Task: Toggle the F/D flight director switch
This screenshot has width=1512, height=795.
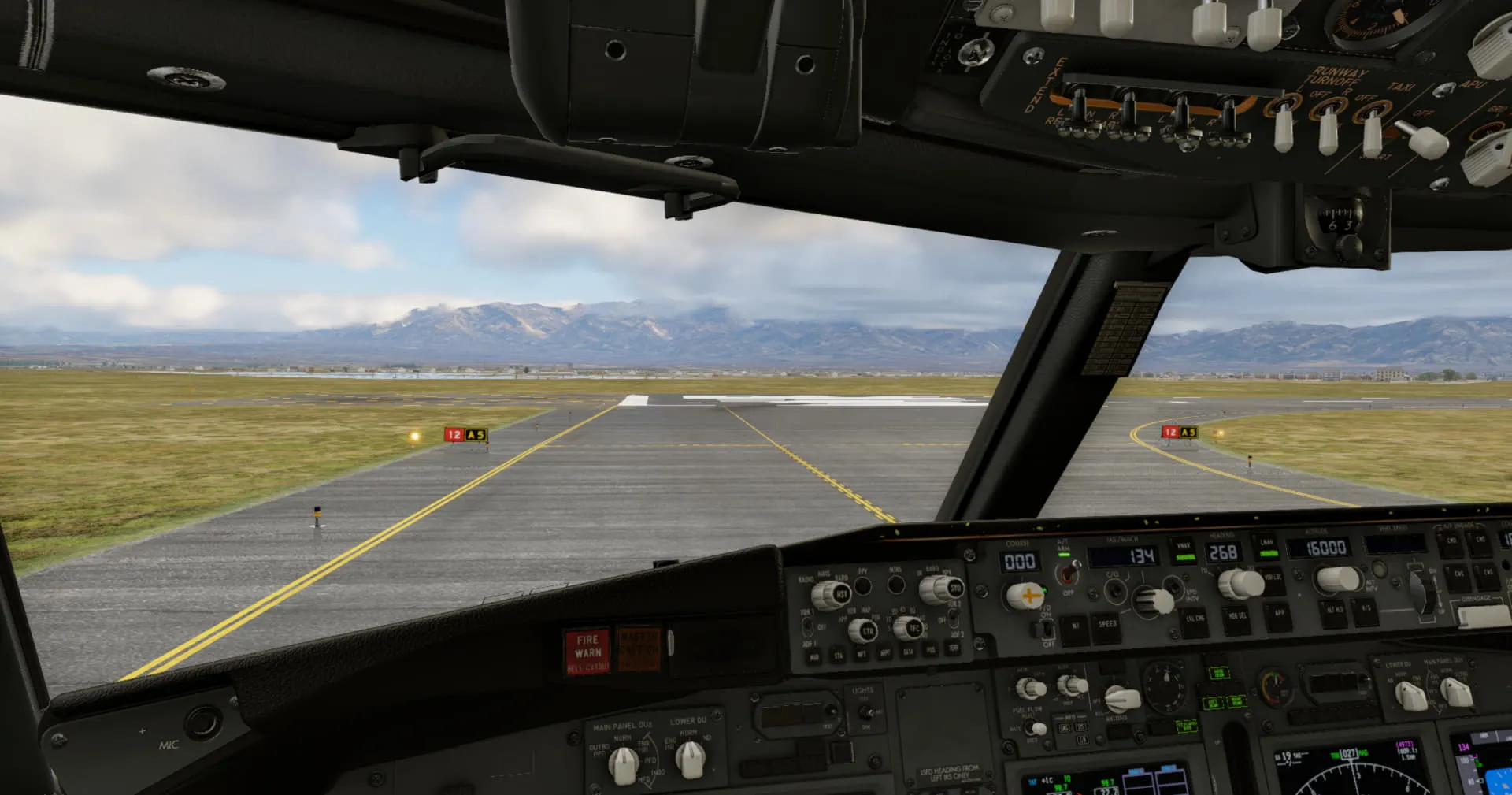Action: [1047, 628]
